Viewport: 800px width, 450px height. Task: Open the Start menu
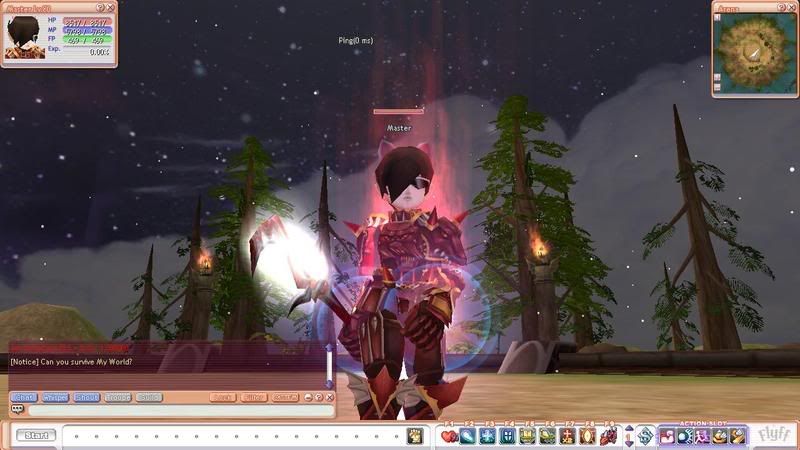(x=36, y=435)
